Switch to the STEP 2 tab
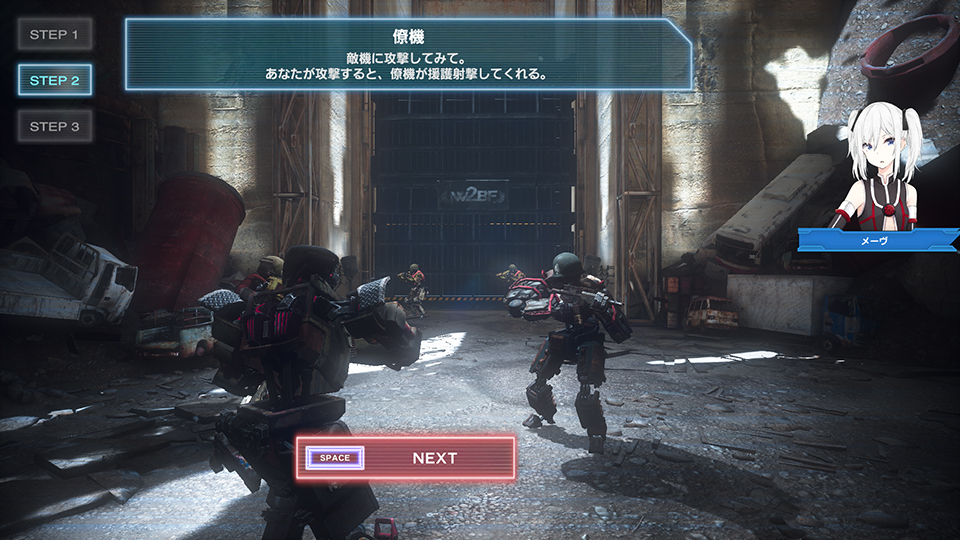 click(55, 80)
